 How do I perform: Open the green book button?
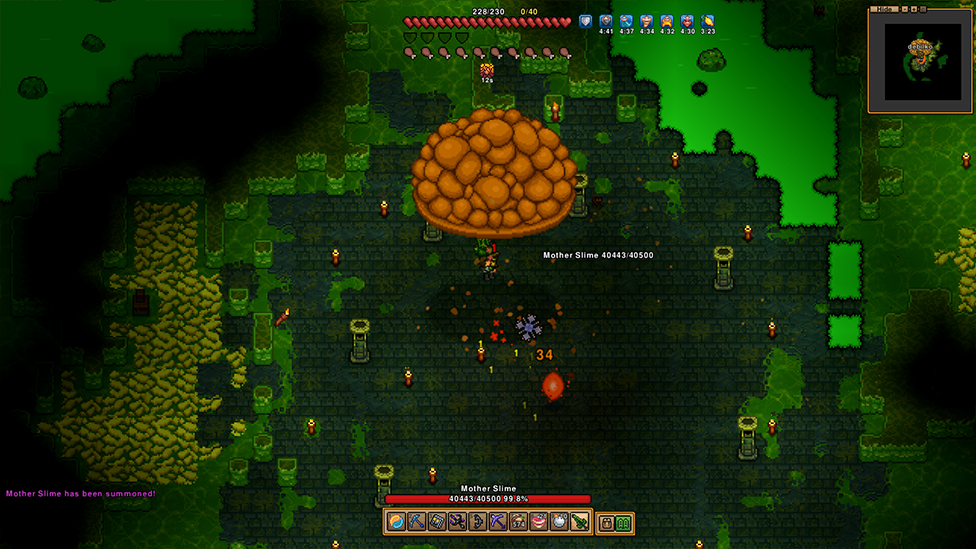point(624,523)
